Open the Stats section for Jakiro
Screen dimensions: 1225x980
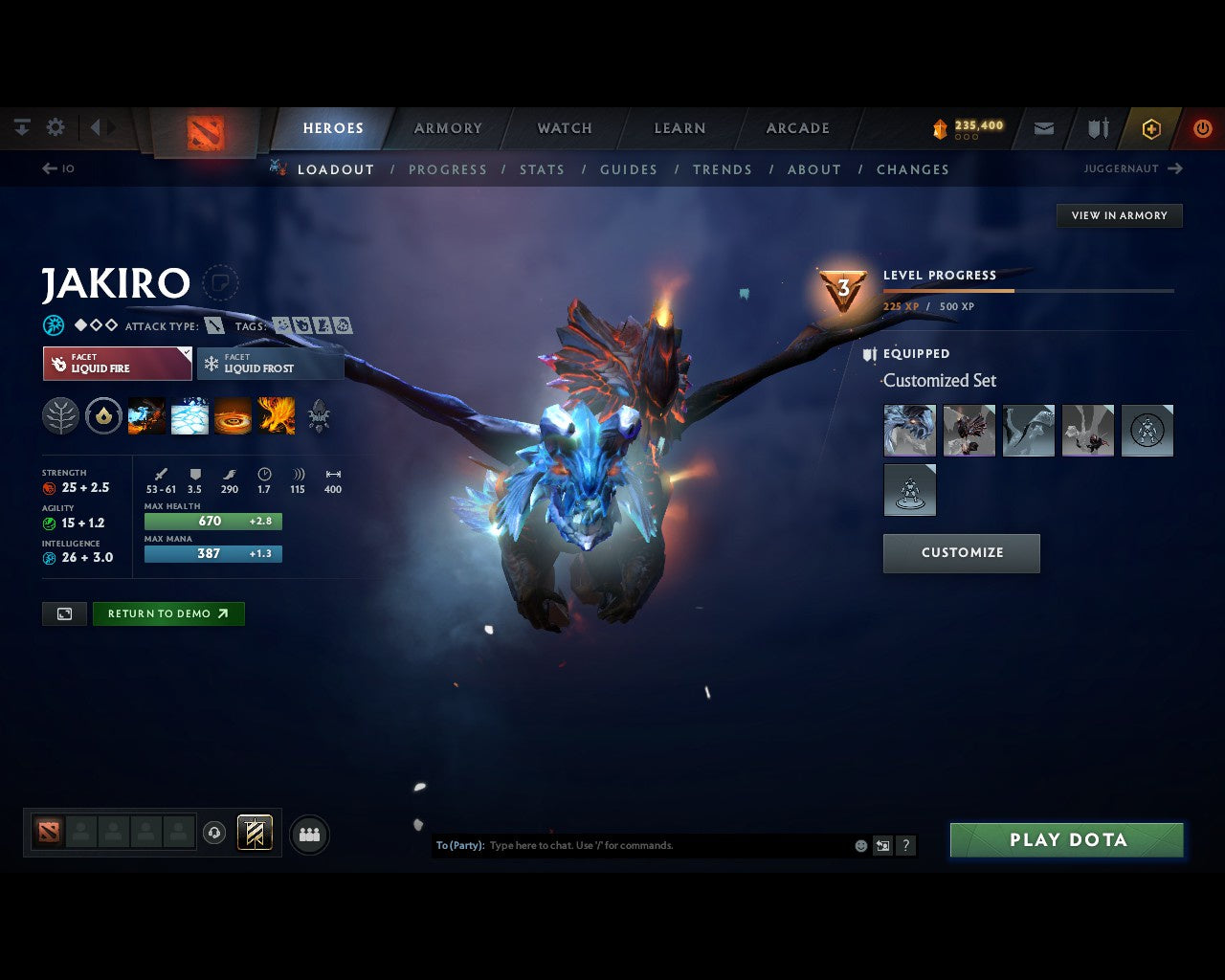(542, 169)
